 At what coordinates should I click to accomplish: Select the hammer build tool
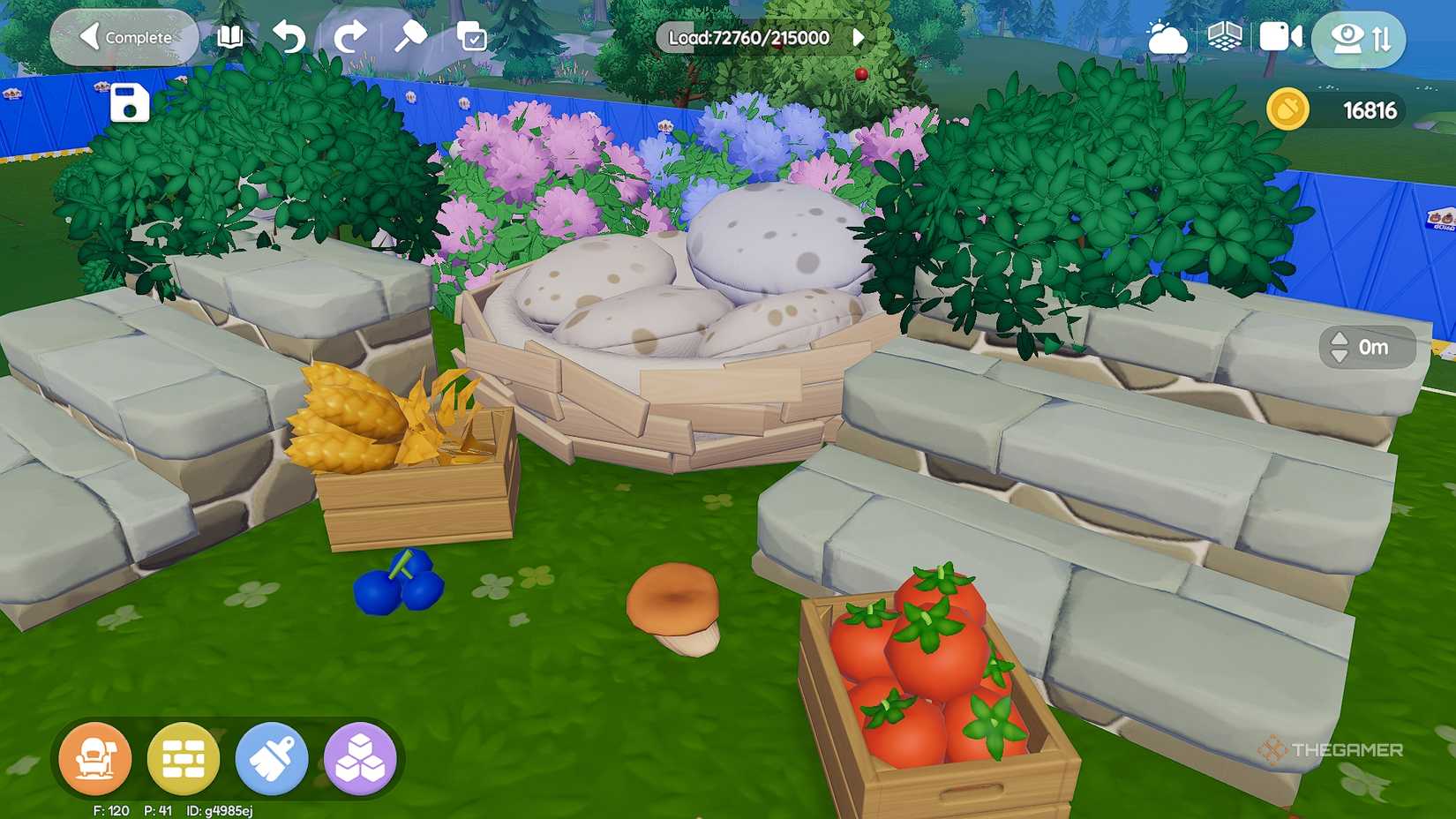click(x=410, y=37)
